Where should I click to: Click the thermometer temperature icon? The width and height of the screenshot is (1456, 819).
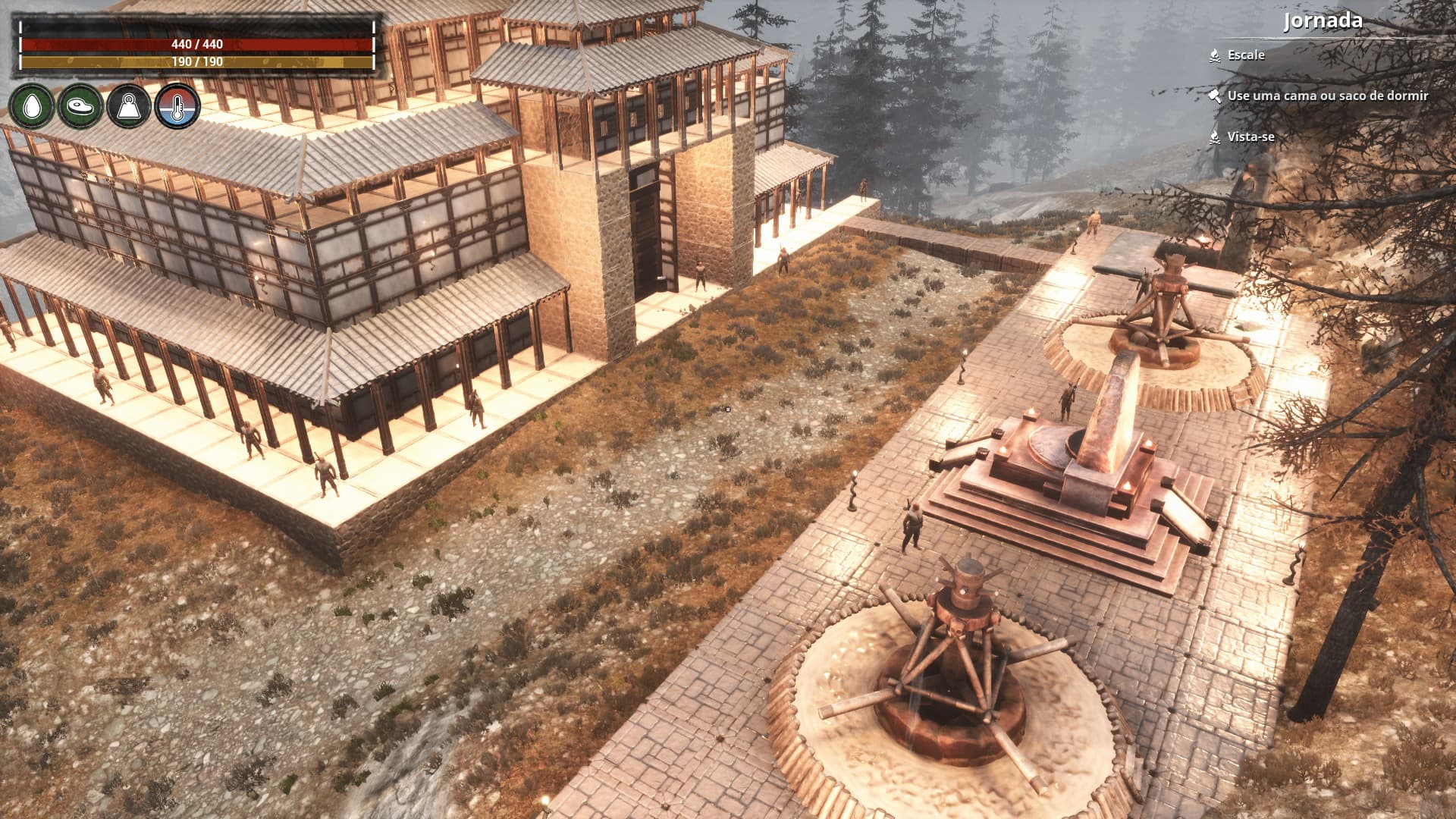click(177, 106)
